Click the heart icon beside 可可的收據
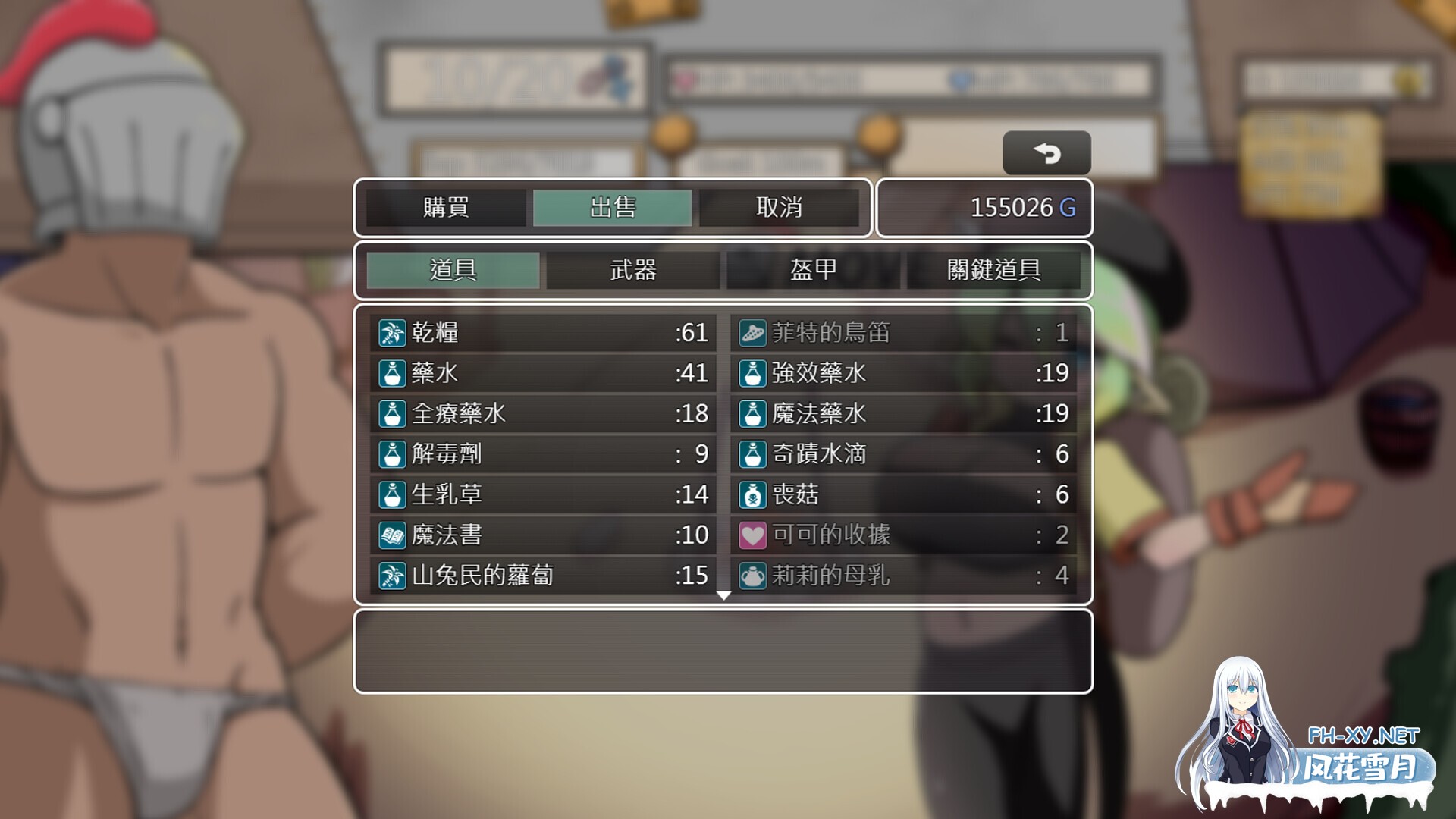This screenshot has height=819, width=1456. click(x=752, y=535)
